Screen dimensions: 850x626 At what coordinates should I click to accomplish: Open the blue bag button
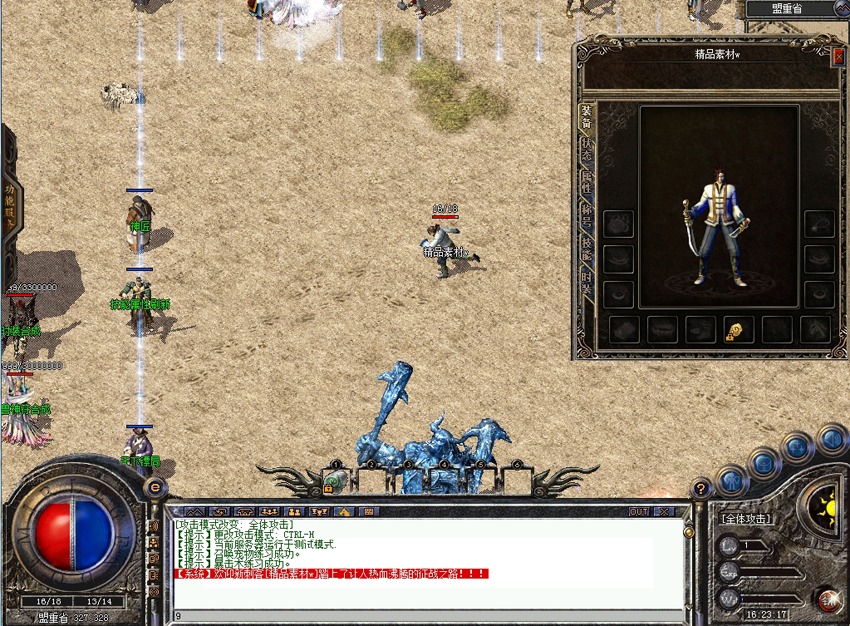tap(762, 462)
